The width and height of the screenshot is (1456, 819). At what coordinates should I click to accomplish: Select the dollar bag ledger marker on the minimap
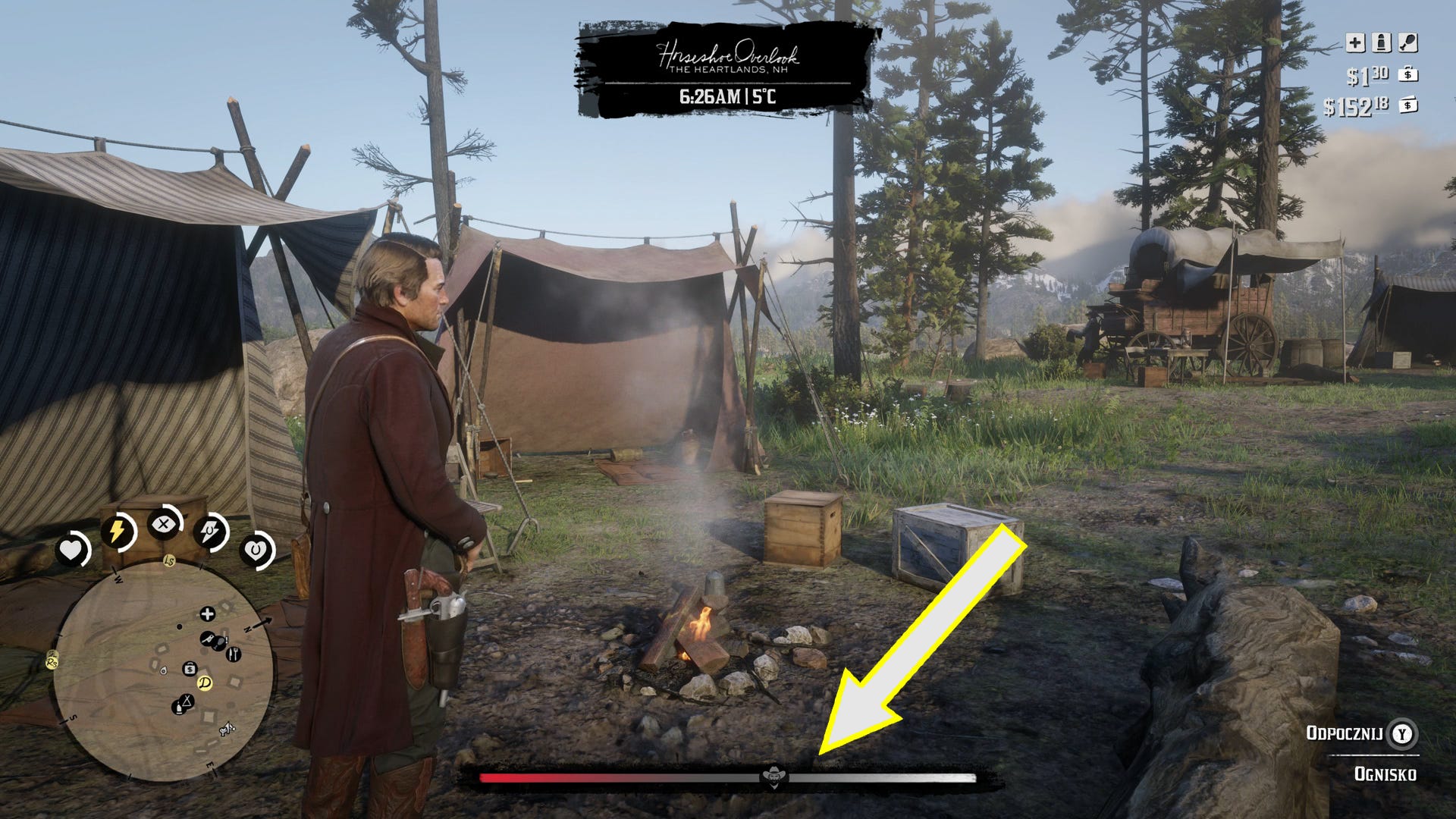pyautogui.click(x=190, y=668)
